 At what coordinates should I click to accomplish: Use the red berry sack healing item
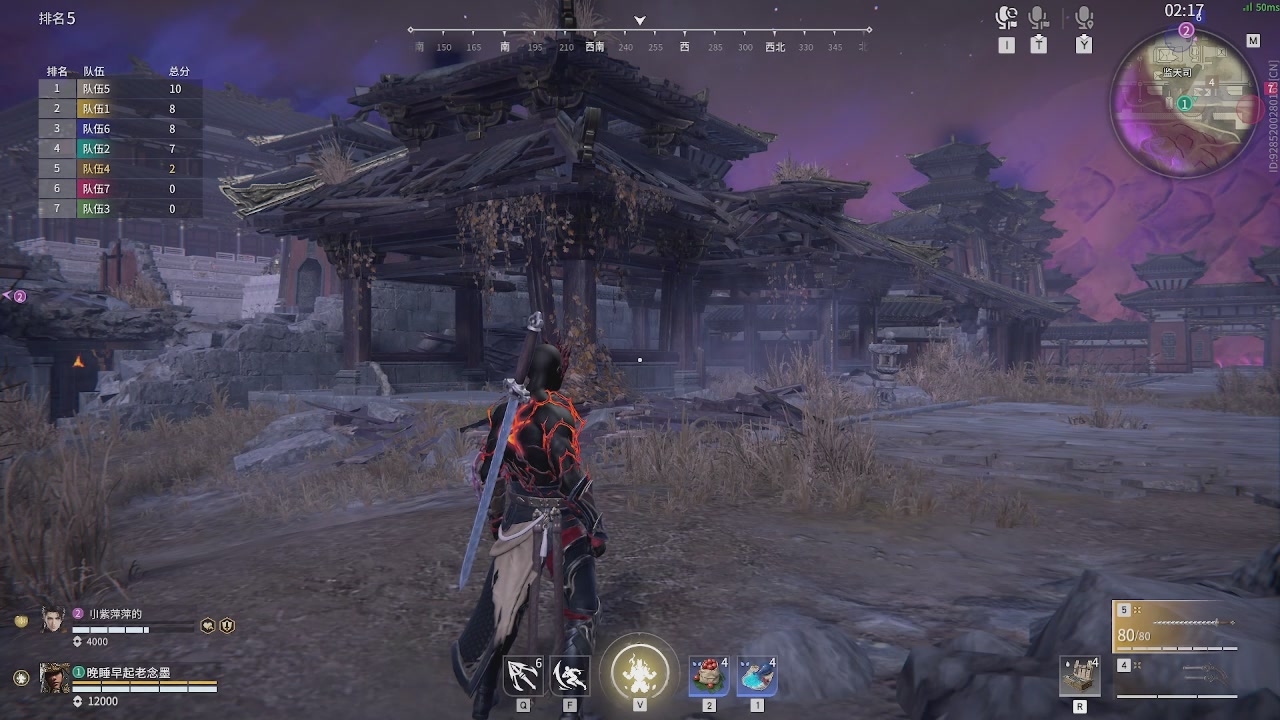709,675
